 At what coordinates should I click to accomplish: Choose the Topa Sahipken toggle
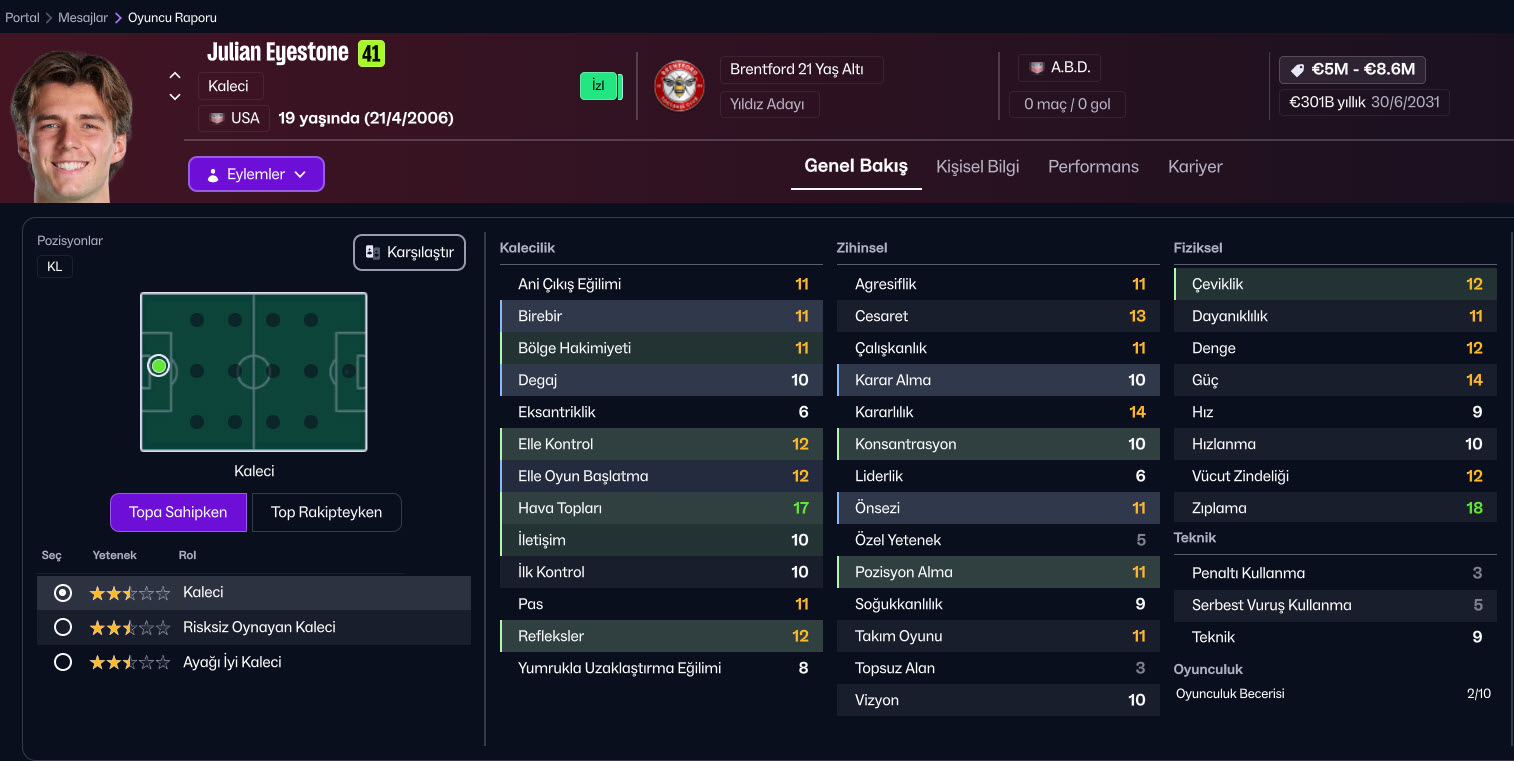pos(178,512)
